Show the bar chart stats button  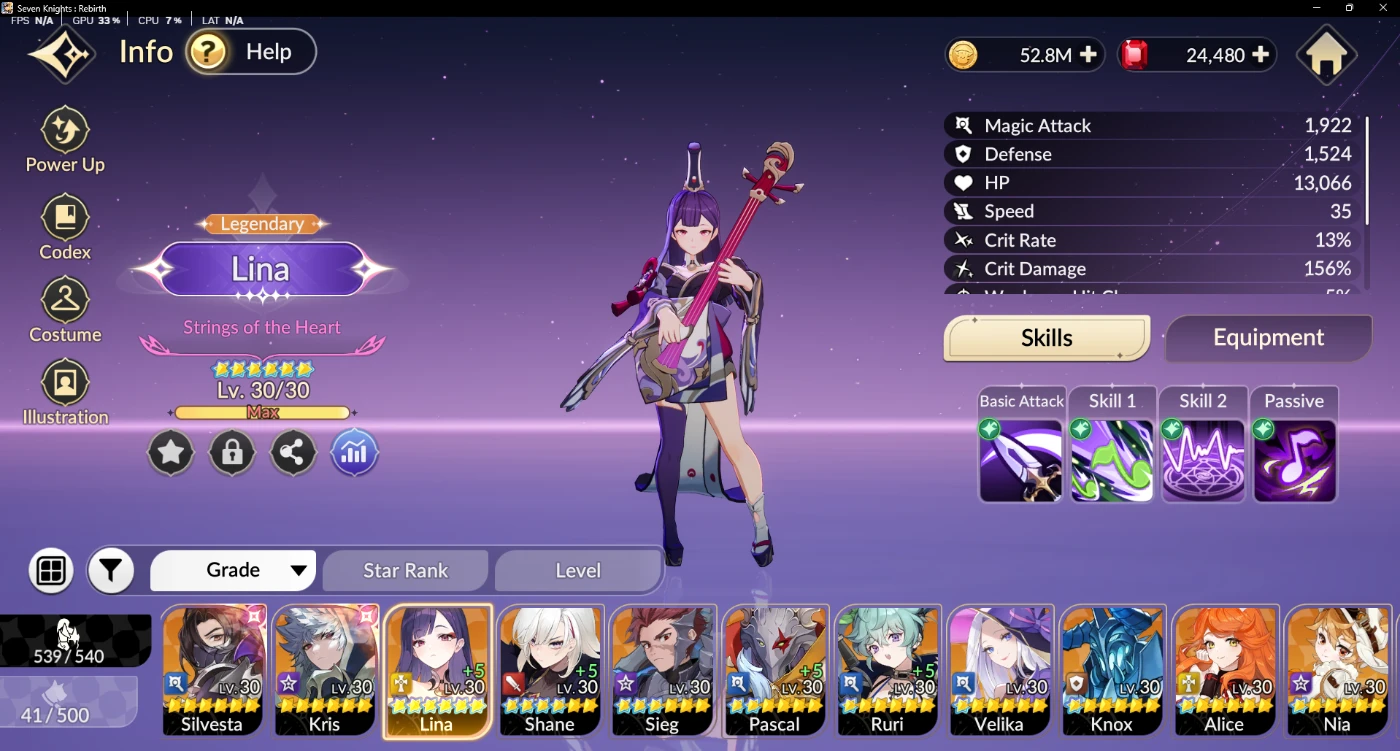tap(354, 453)
